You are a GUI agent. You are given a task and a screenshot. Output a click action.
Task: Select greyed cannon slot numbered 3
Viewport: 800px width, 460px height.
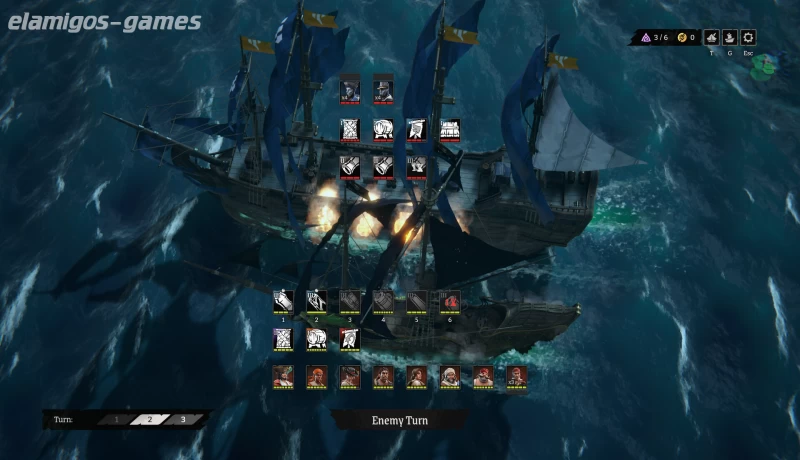349,300
